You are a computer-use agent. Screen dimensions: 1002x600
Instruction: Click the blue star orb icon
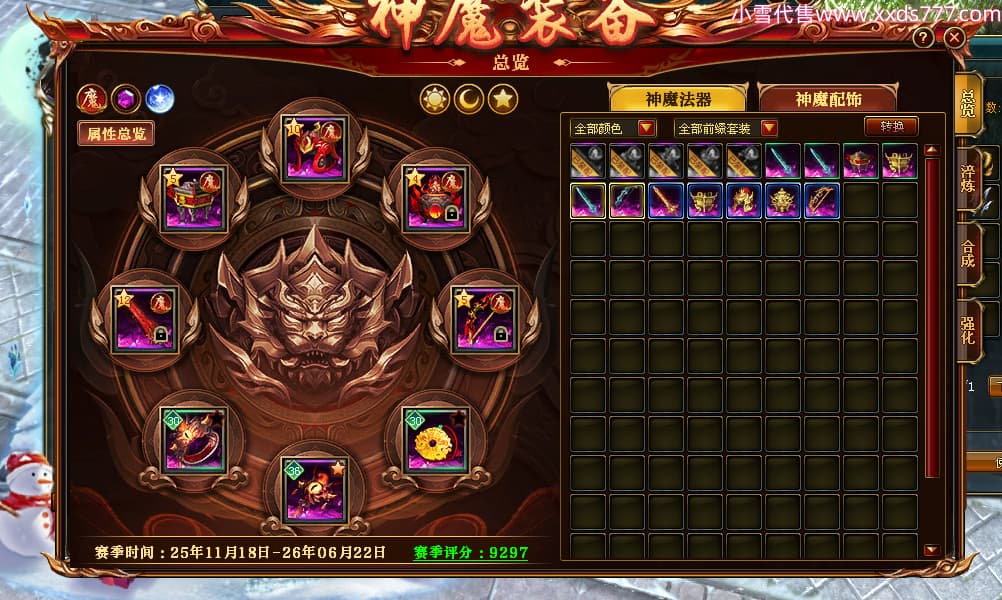click(x=160, y=98)
